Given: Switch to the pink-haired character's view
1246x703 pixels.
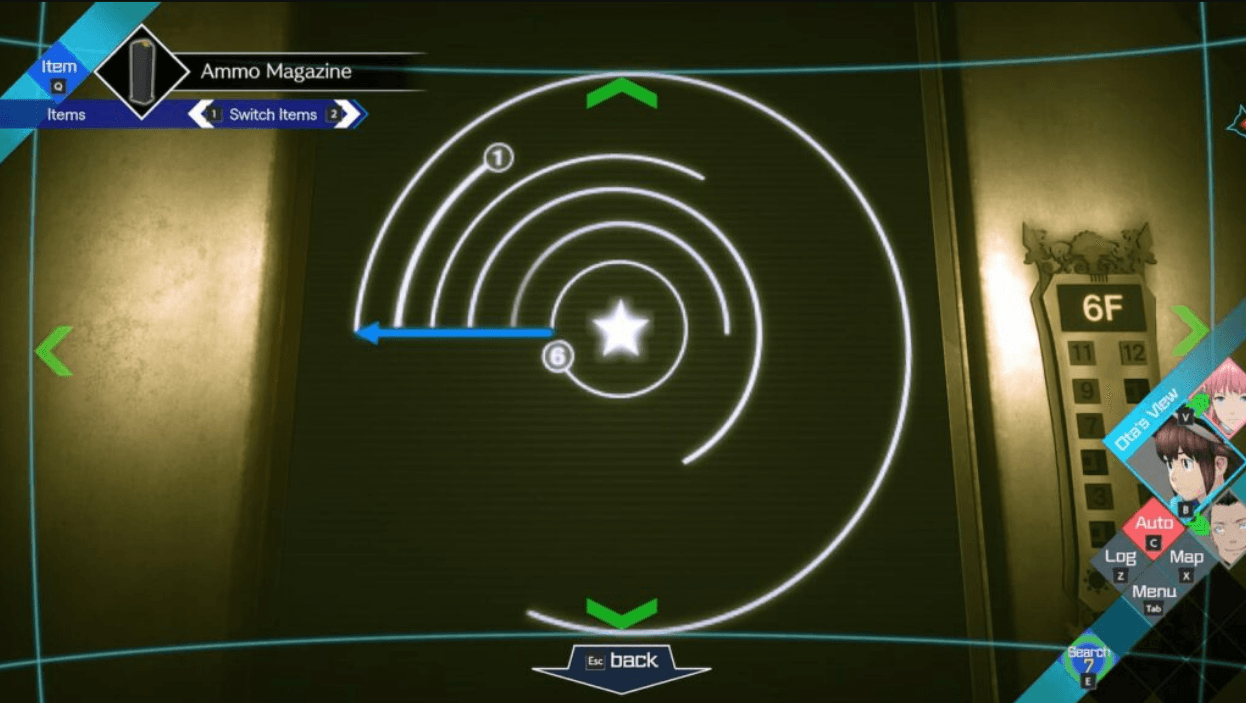Looking at the screenshot, I should coord(1226,395).
